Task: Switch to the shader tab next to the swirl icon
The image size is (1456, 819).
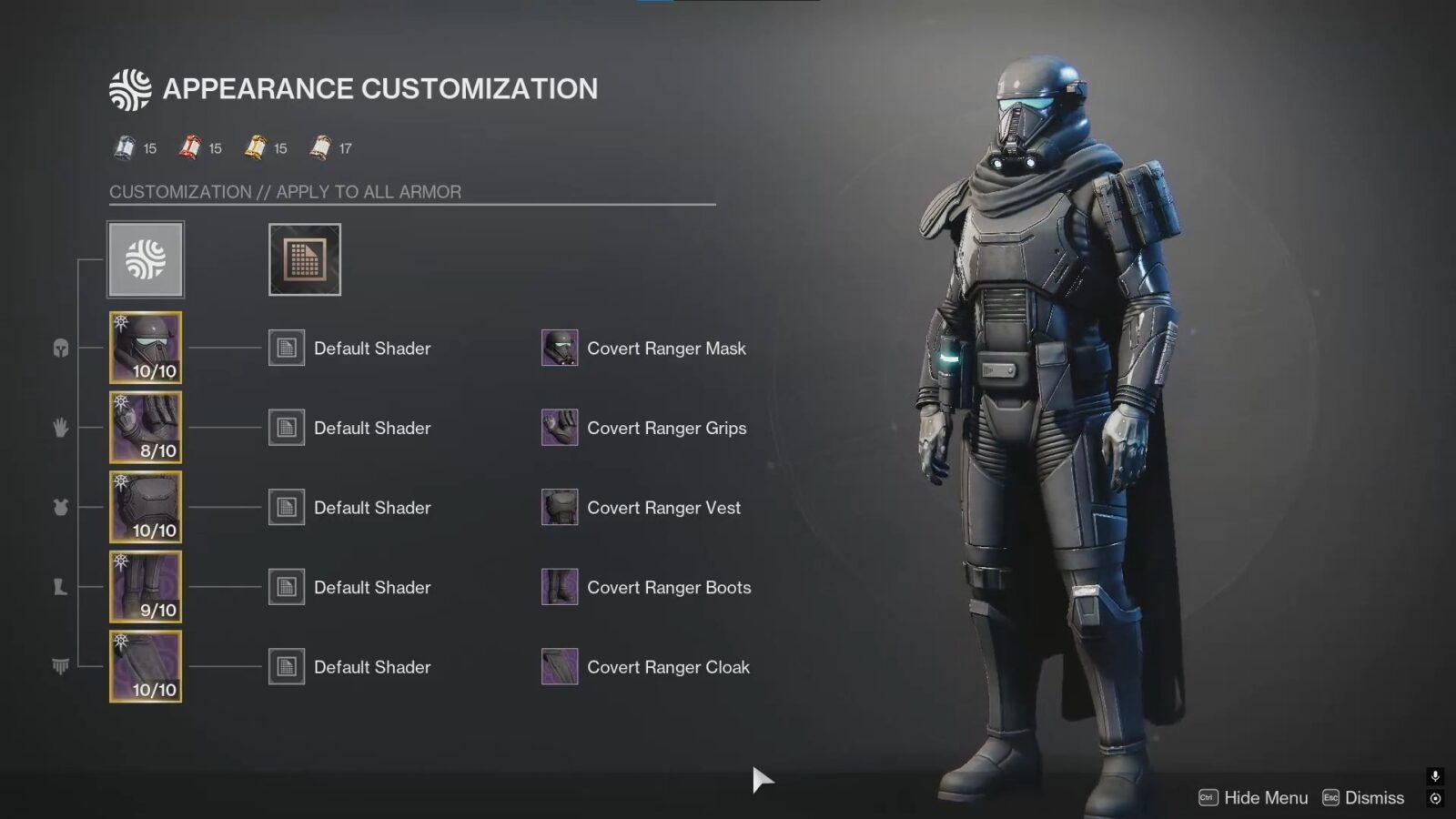Action: point(304,258)
